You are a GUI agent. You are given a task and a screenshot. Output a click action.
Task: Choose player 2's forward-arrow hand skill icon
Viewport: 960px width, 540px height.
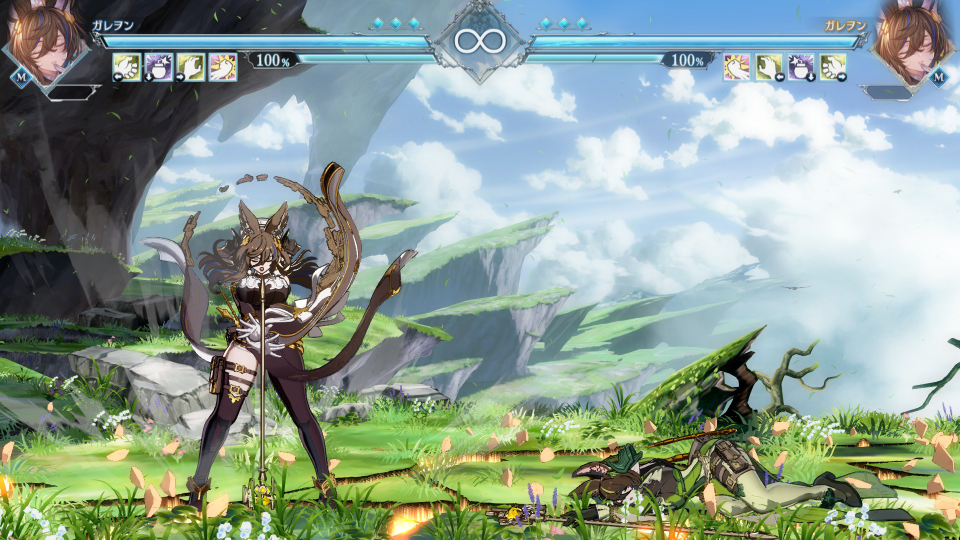point(833,66)
